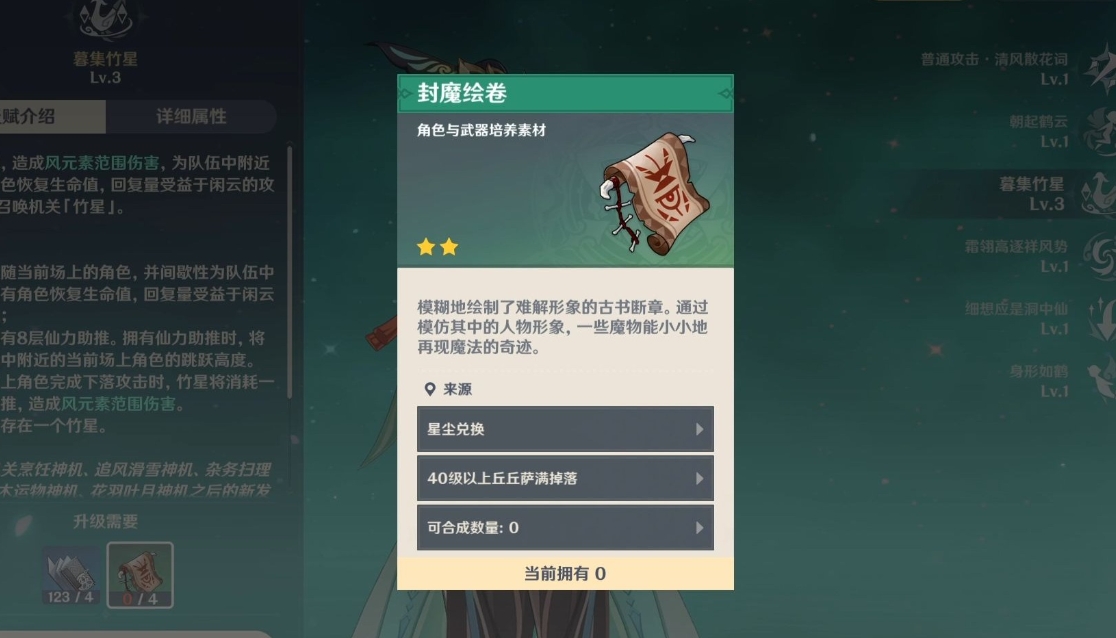
Task: Switch to the 详细属性 tab
Action: click(x=191, y=116)
